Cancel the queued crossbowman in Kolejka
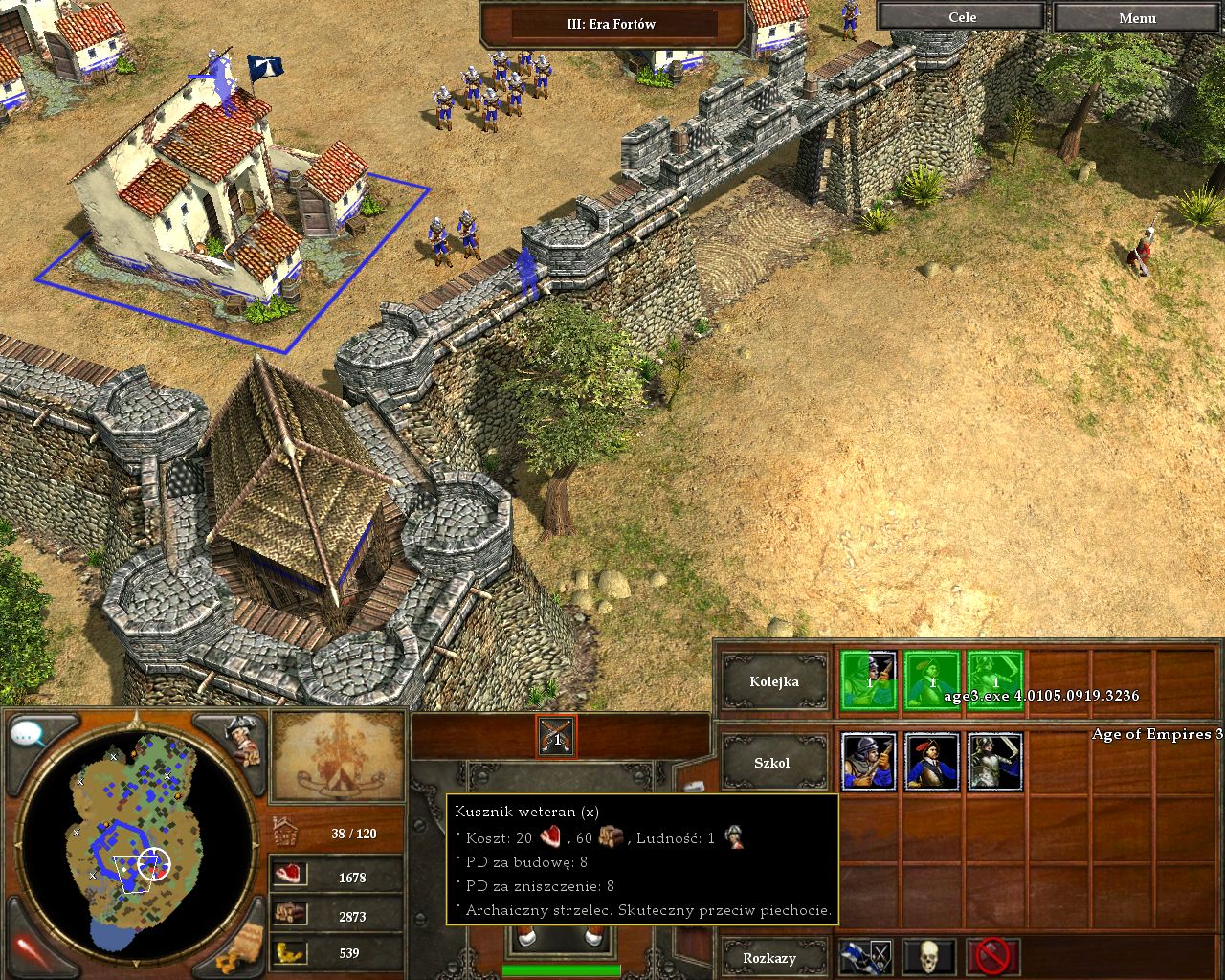The width and height of the screenshot is (1225, 980). [869, 680]
